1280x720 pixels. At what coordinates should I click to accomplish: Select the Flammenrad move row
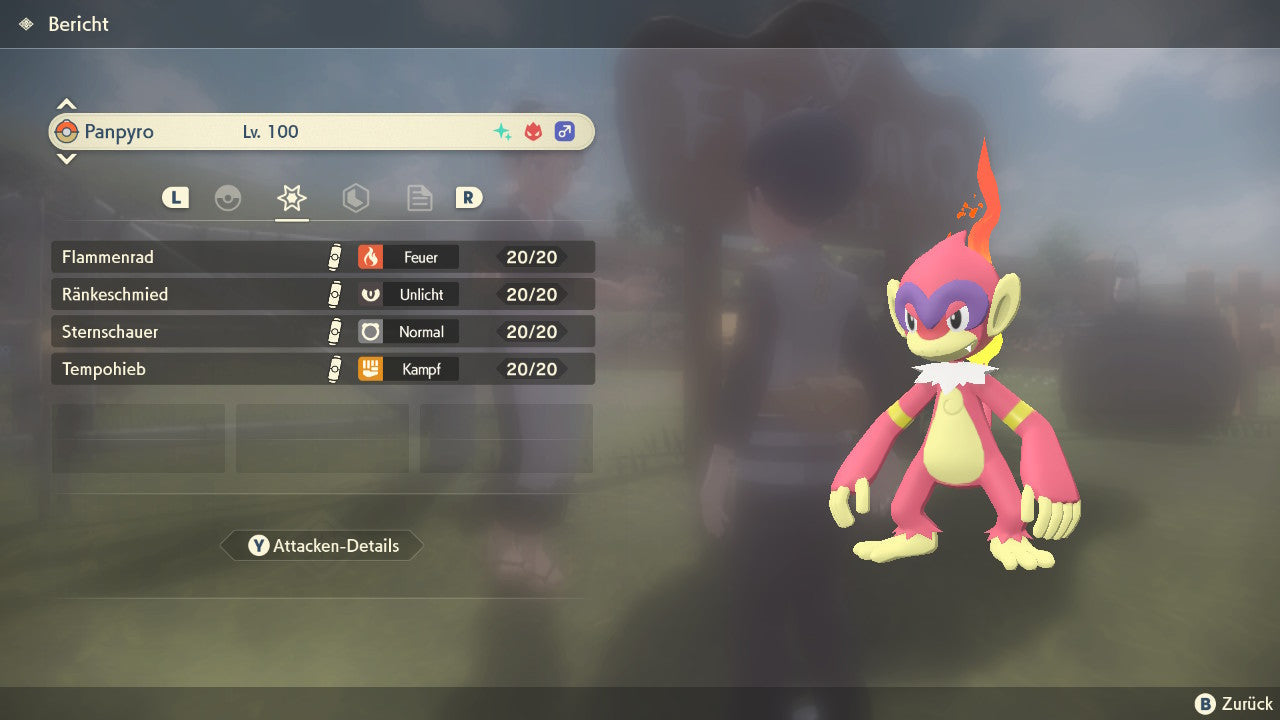(x=322, y=257)
